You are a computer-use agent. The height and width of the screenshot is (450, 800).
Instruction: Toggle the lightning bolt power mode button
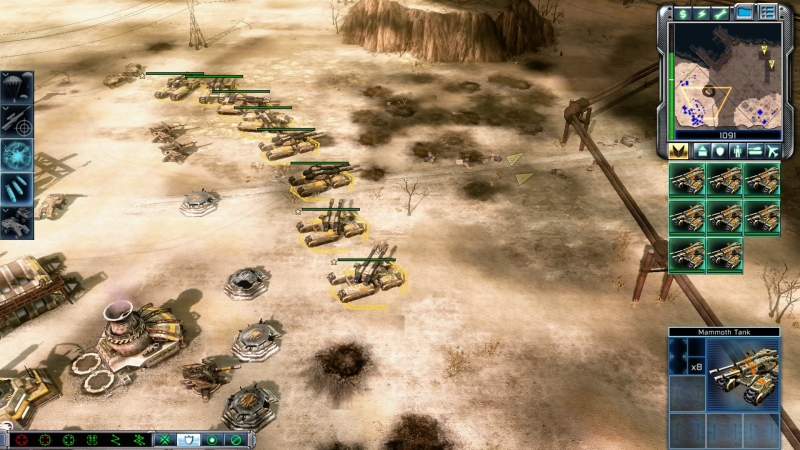click(703, 11)
